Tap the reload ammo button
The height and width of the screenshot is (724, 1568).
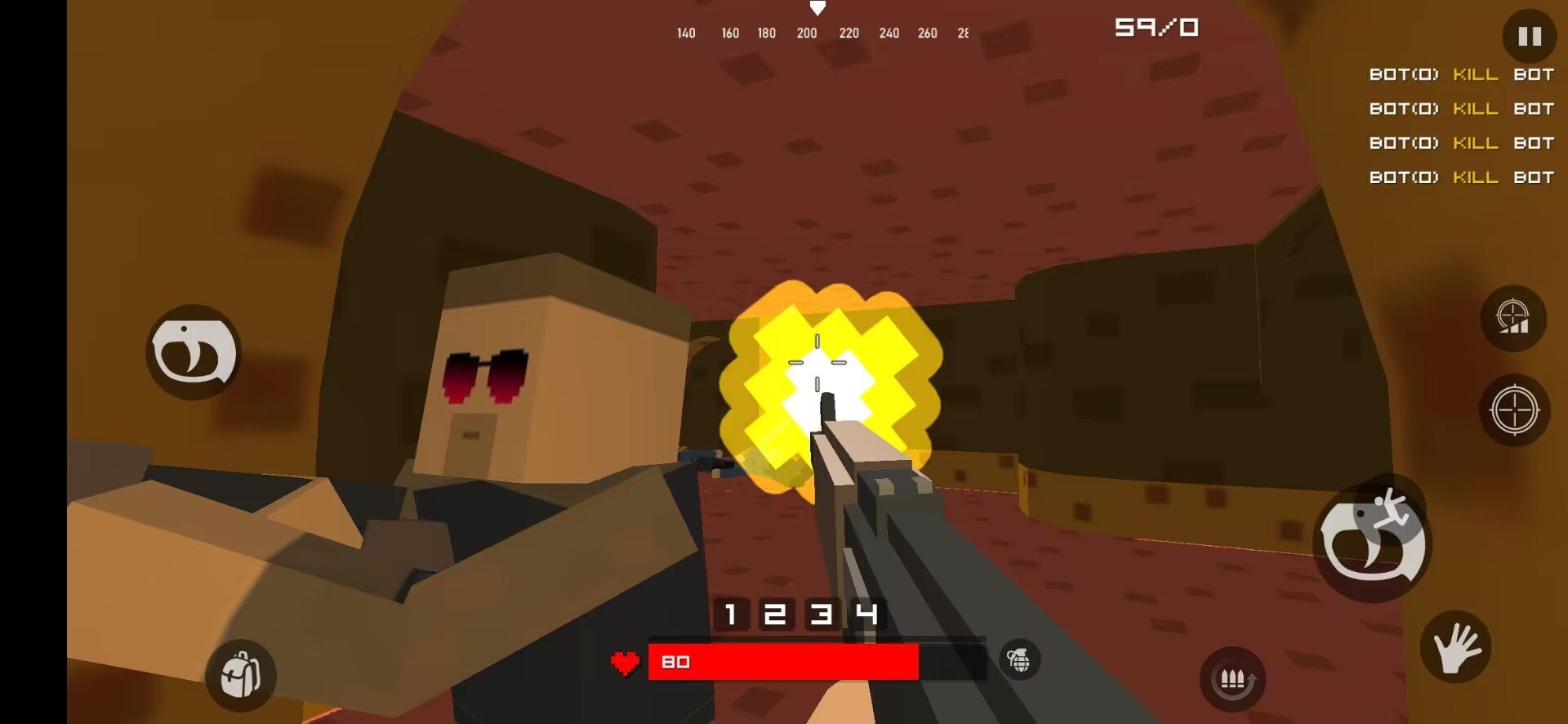click(x=1232, y=679)
